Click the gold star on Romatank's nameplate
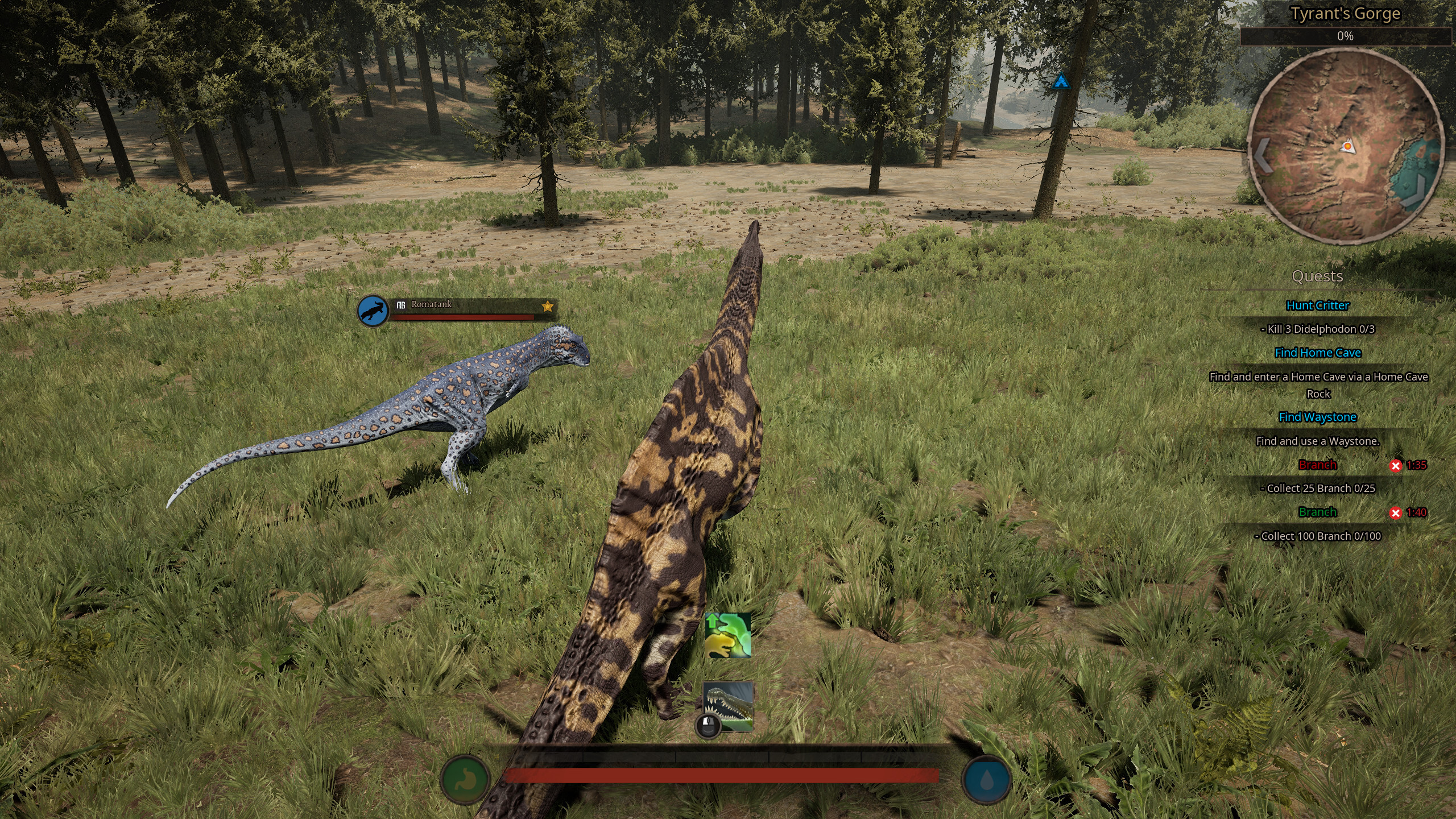 [547, 307]
